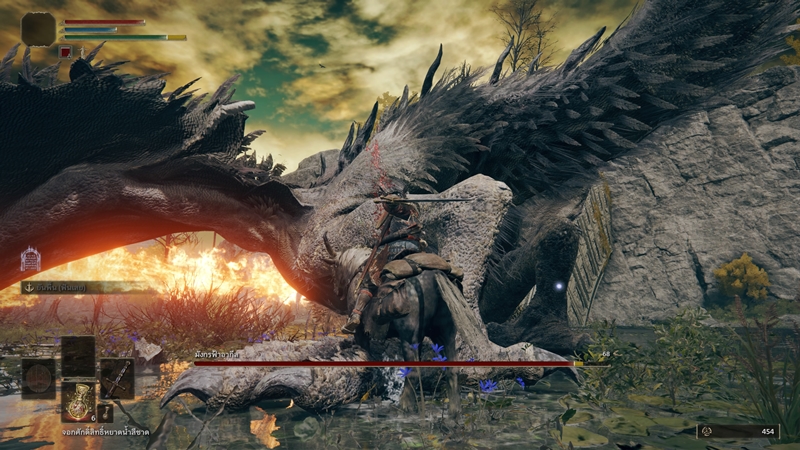Screen dimensions: 800x450
Task: Click the red square status effect icon
Action: click(x=66, y=51)
